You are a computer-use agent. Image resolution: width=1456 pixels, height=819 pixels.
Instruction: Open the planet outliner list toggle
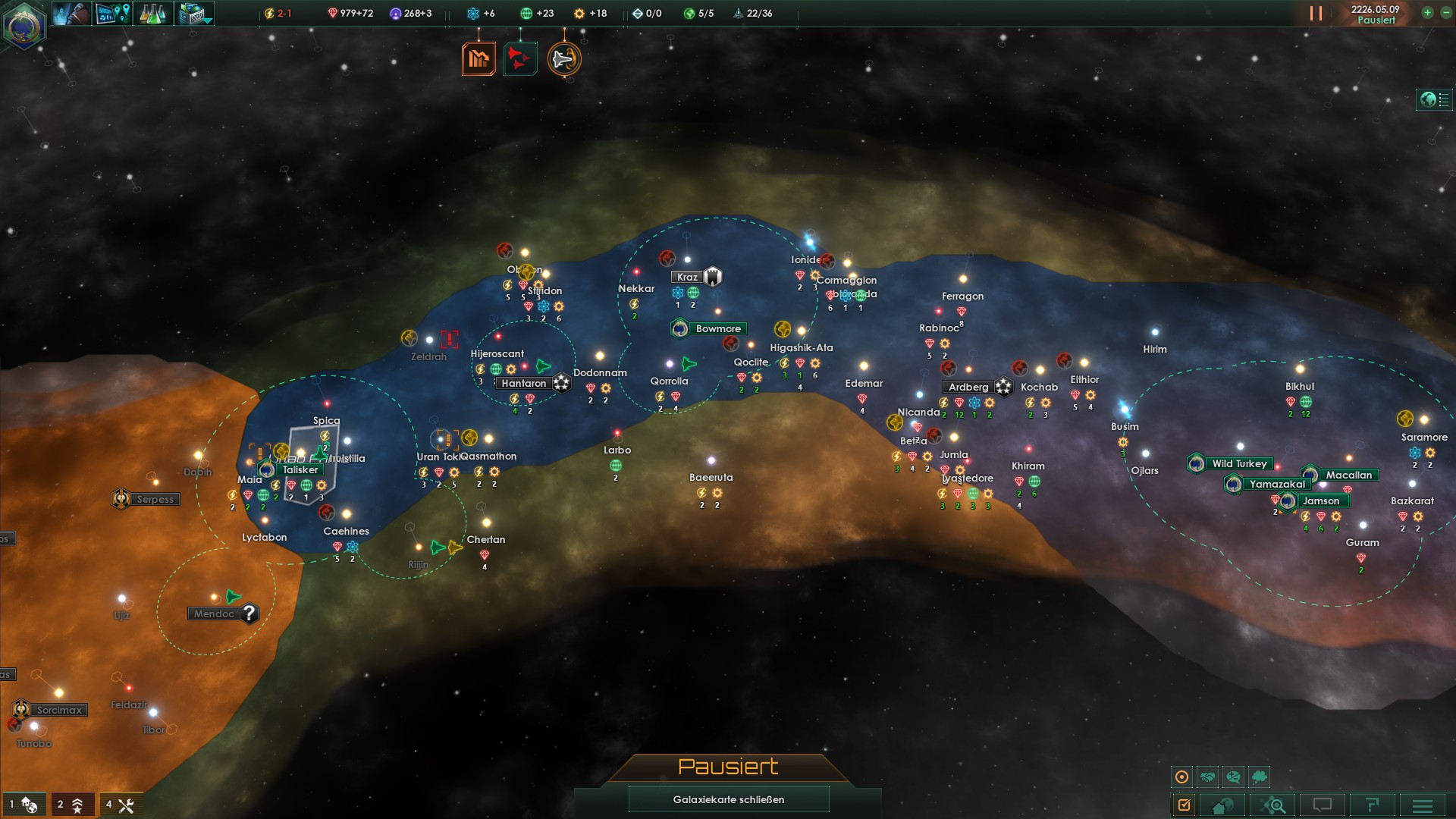coord(1434,99)
